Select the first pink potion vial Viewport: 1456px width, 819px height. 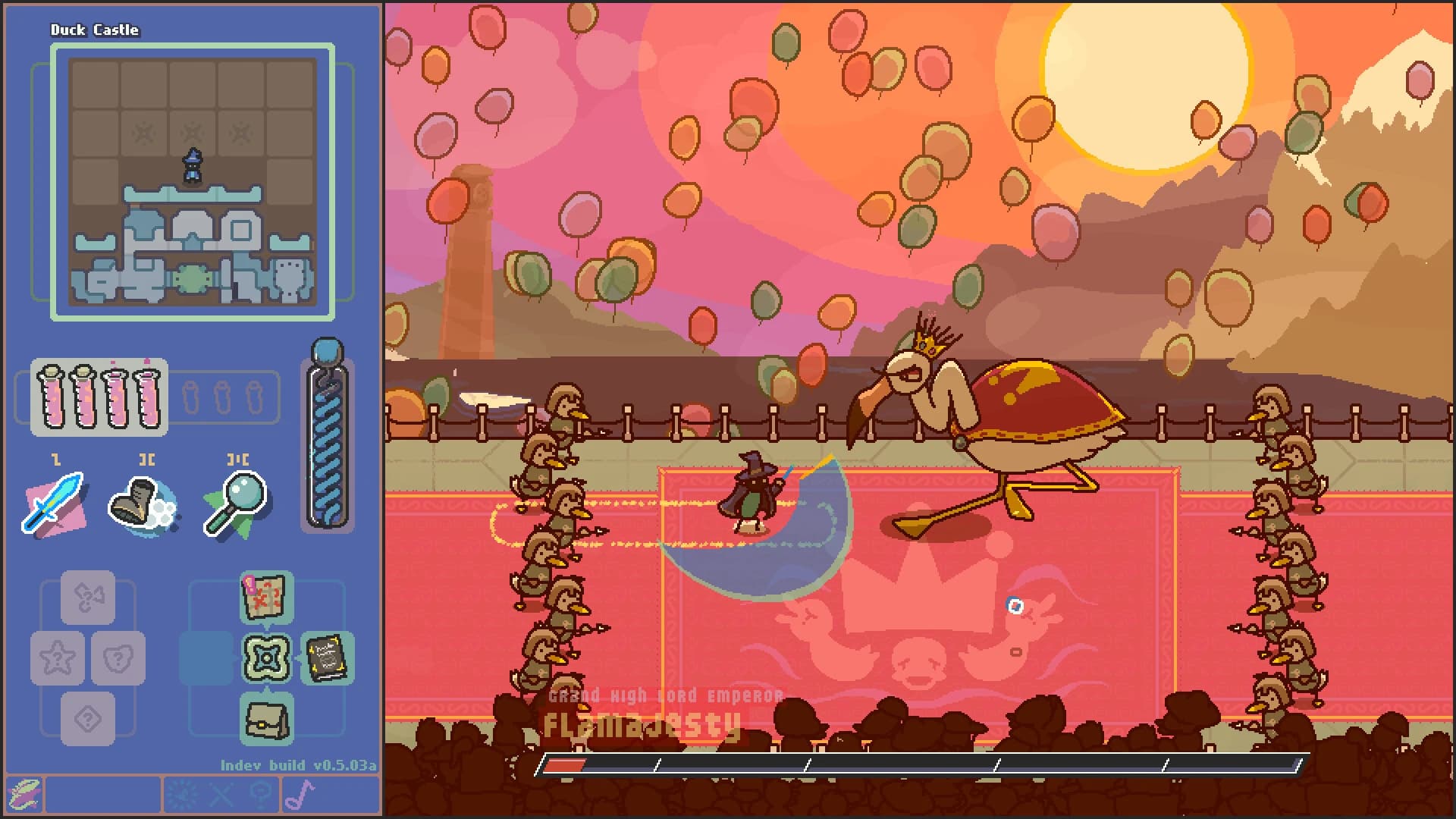point(53,394)
